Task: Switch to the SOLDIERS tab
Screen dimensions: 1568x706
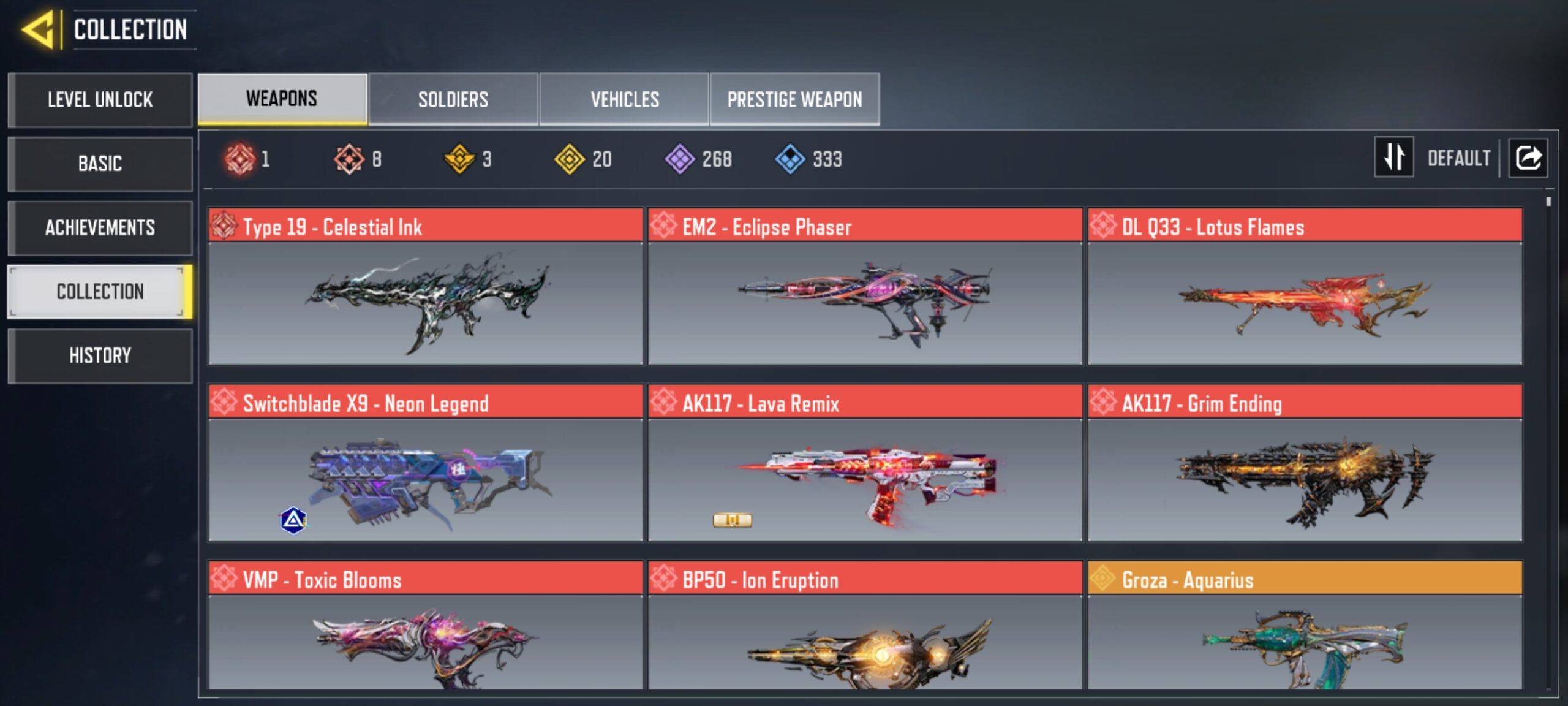Action: (x=453, y=99)
